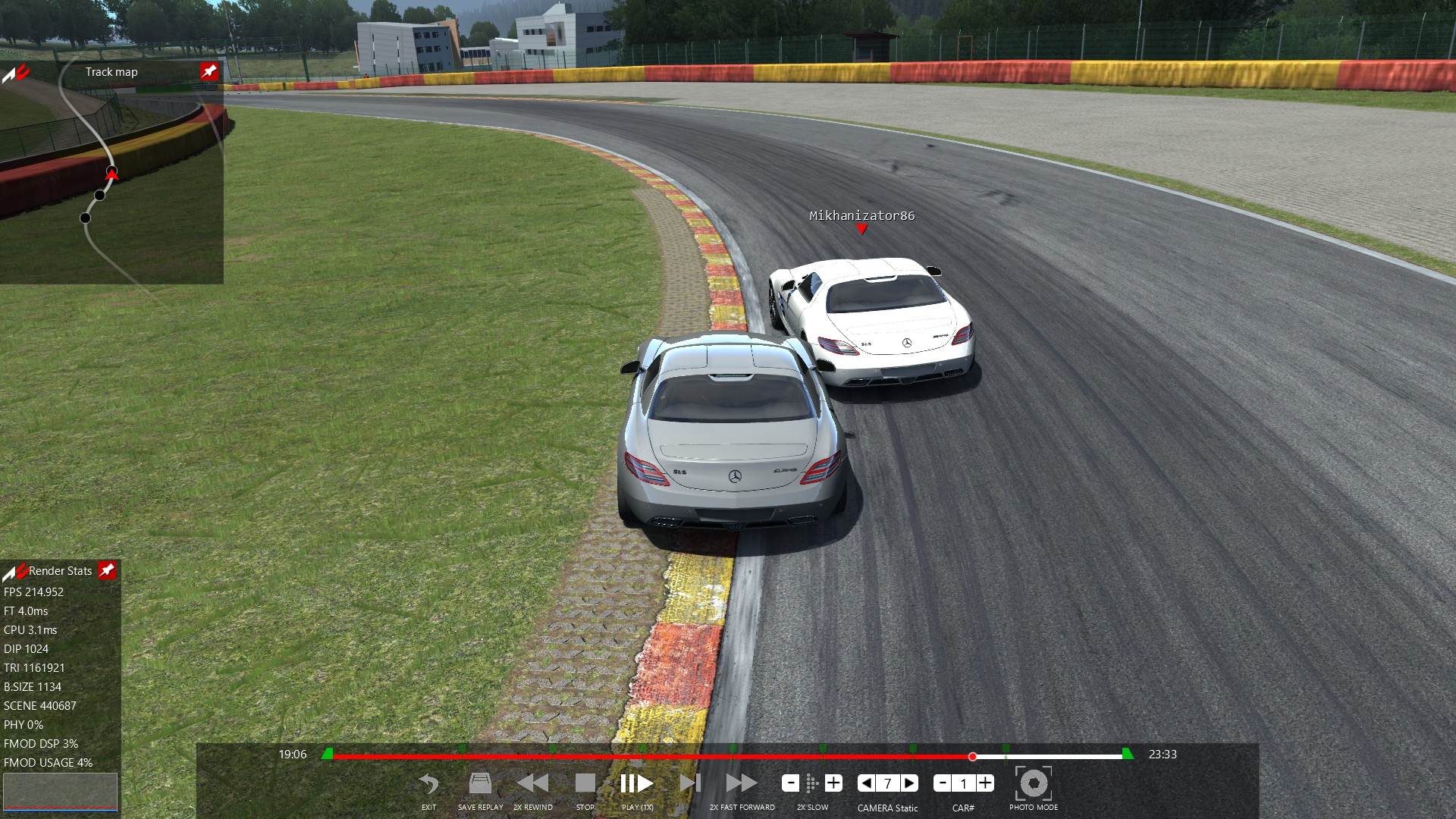Unpin the Render Stats panel
Viewport: 1456px width, 819px height.
click(107, 570)
